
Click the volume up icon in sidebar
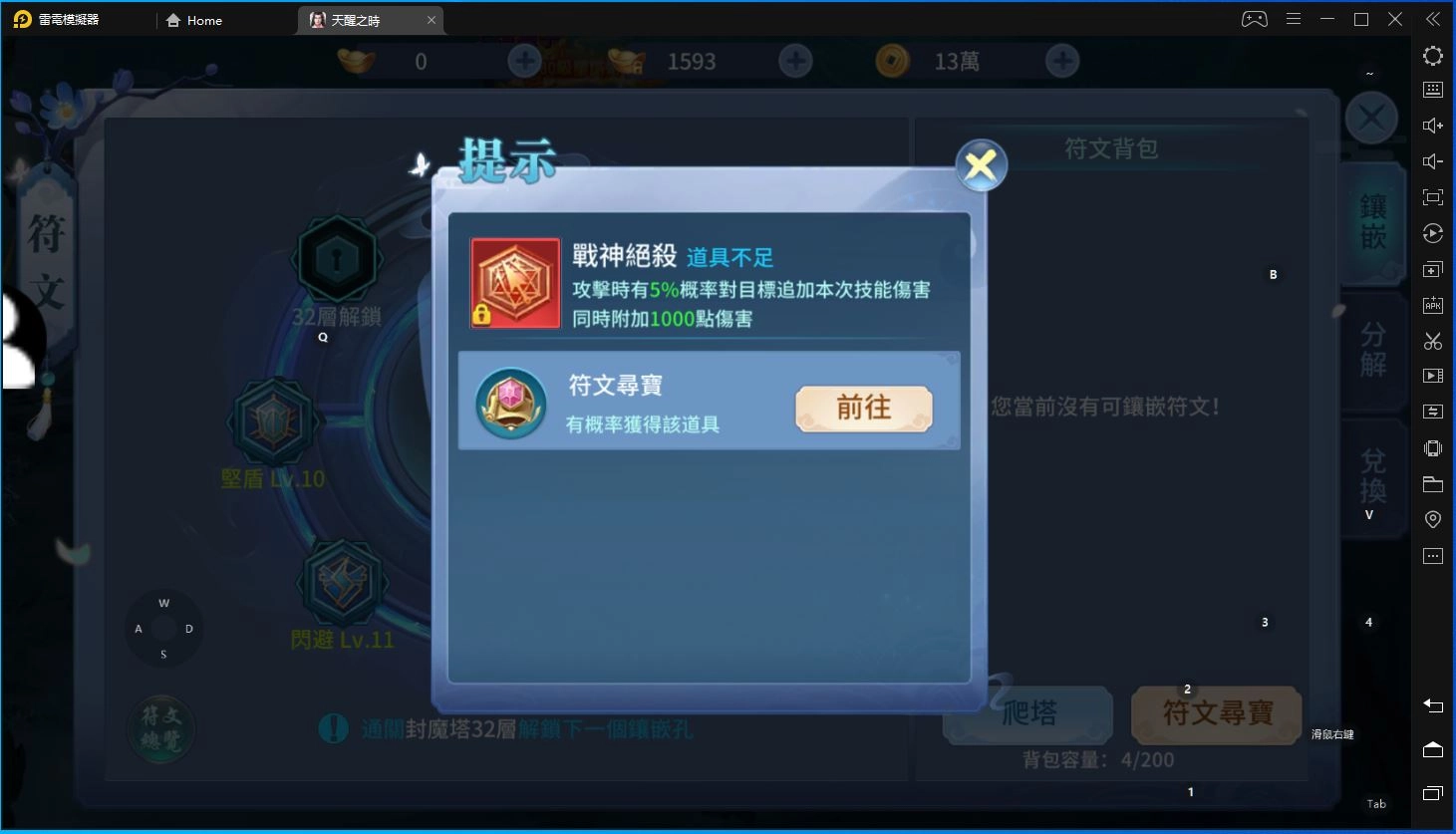pyautogui.click(x=1432, y=125)
